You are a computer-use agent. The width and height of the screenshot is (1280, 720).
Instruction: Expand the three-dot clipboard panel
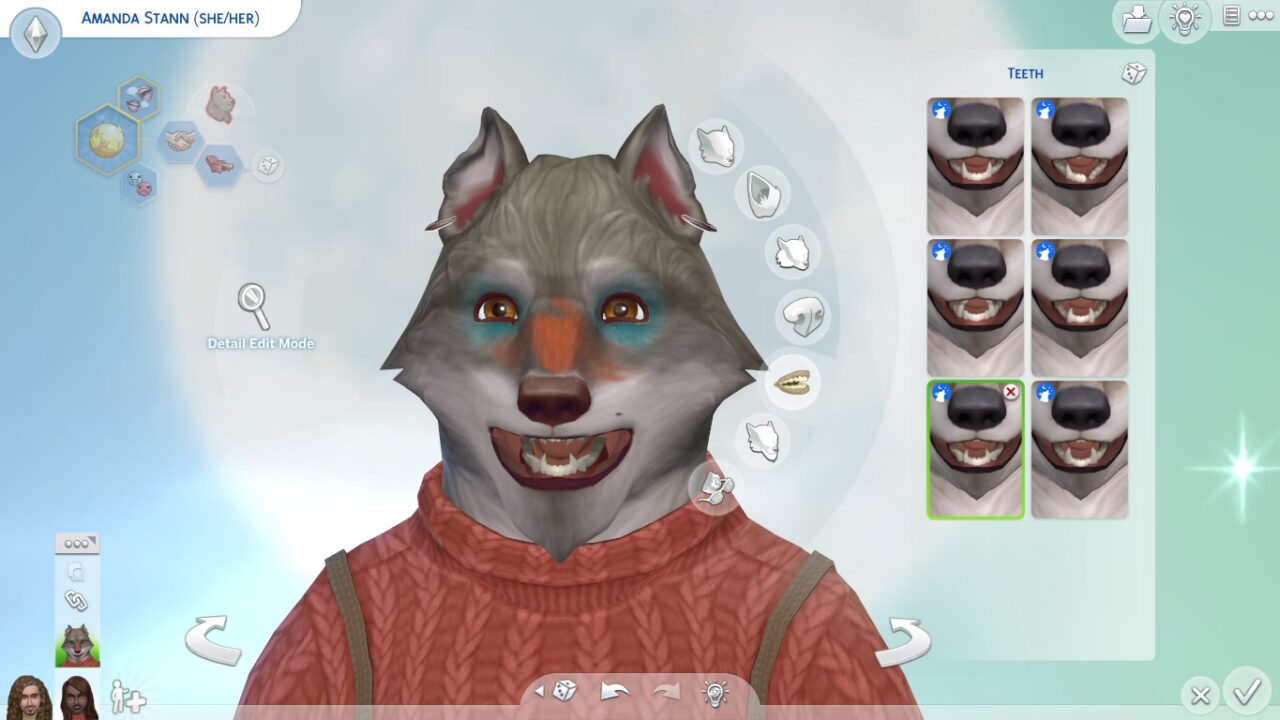coord(76,541)
